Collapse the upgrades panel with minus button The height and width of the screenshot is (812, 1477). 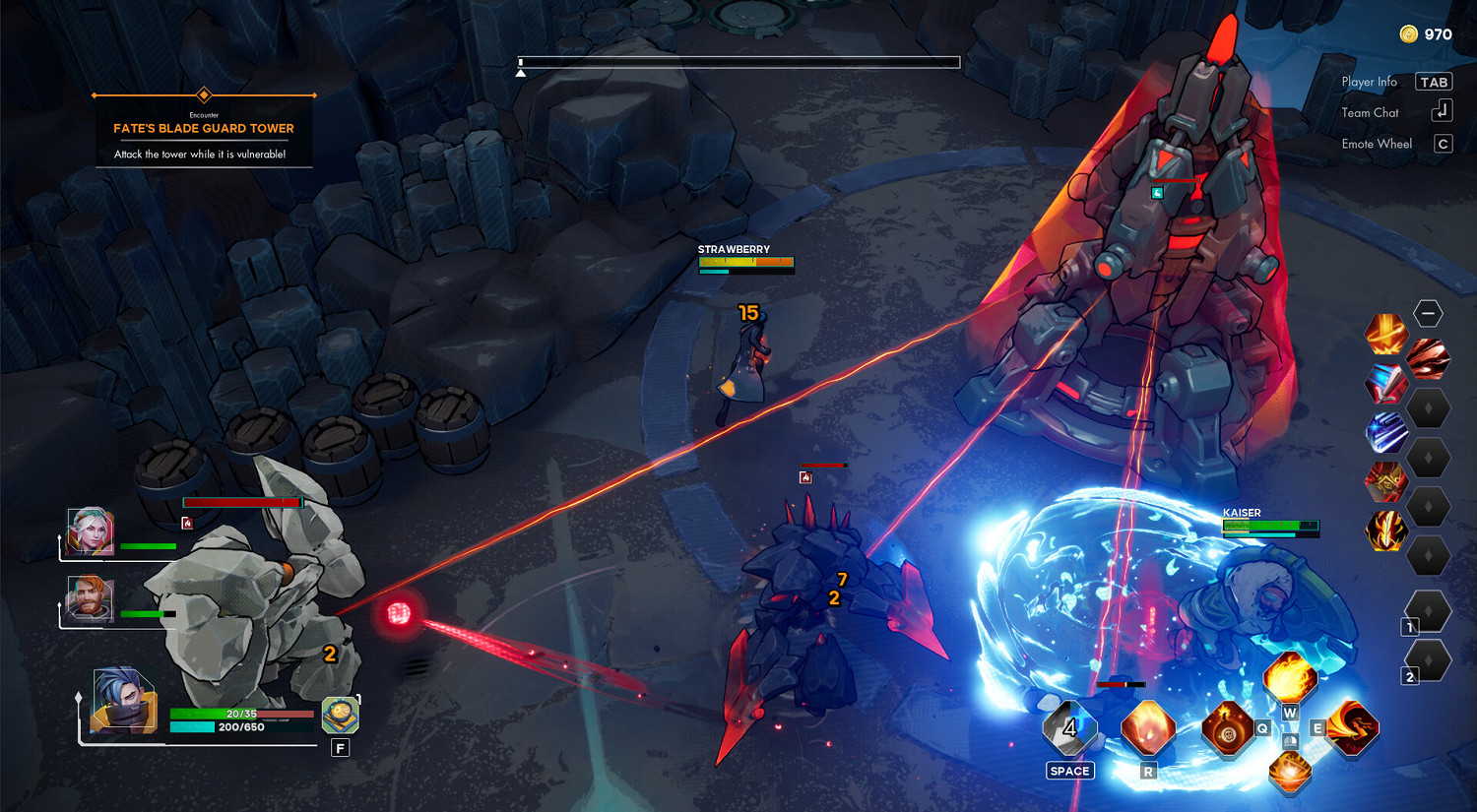pyautogui.click(x=1428, y=313)
